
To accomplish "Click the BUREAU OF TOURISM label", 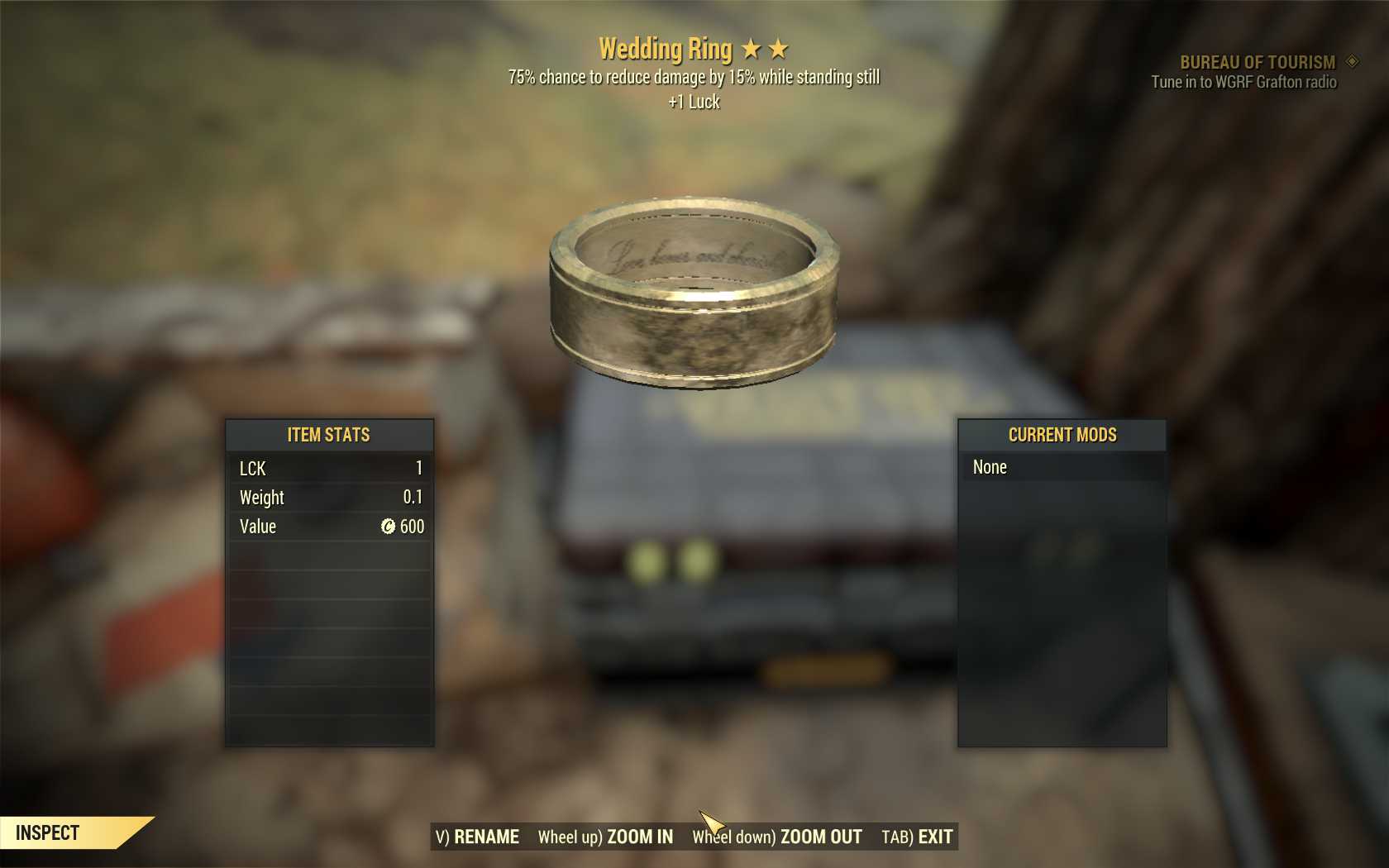I will tap(1258, 61).
